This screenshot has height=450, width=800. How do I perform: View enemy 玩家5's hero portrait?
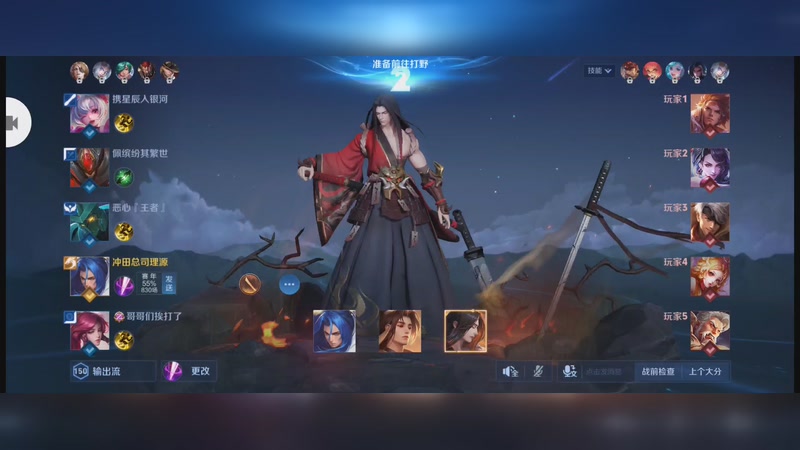(709, 331)
